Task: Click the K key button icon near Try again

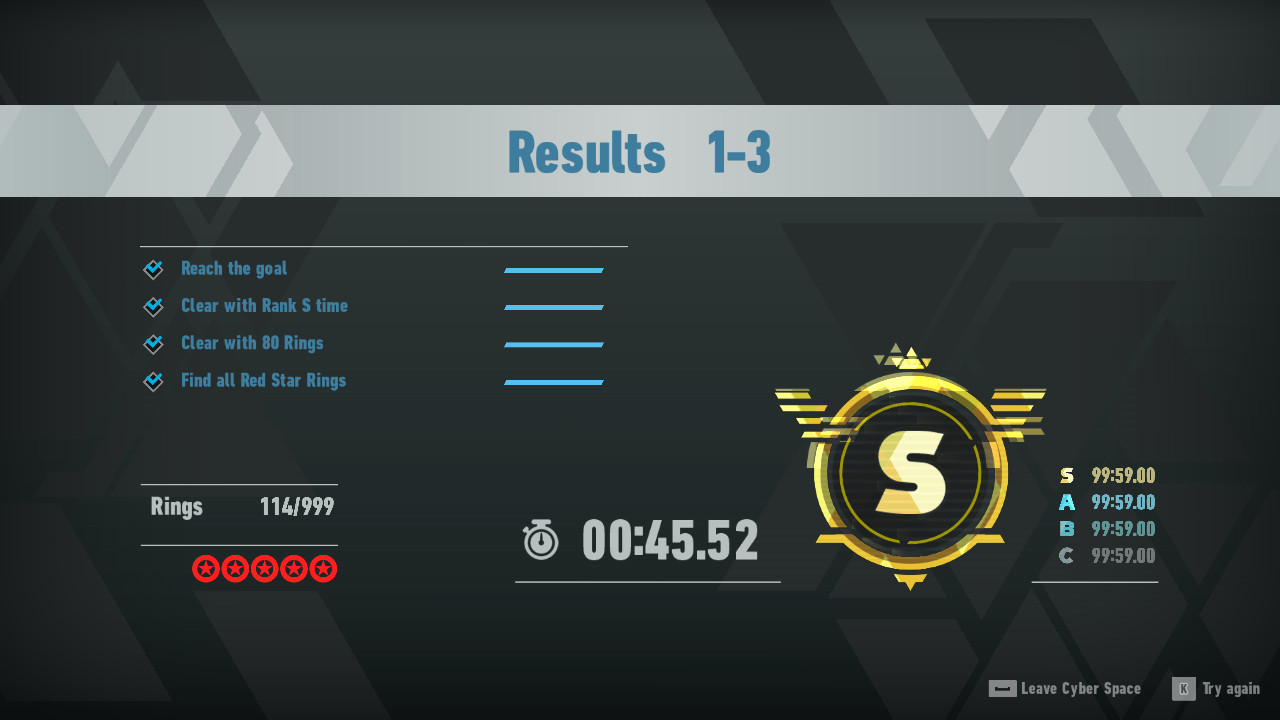Action: (x=1182, y=689)
